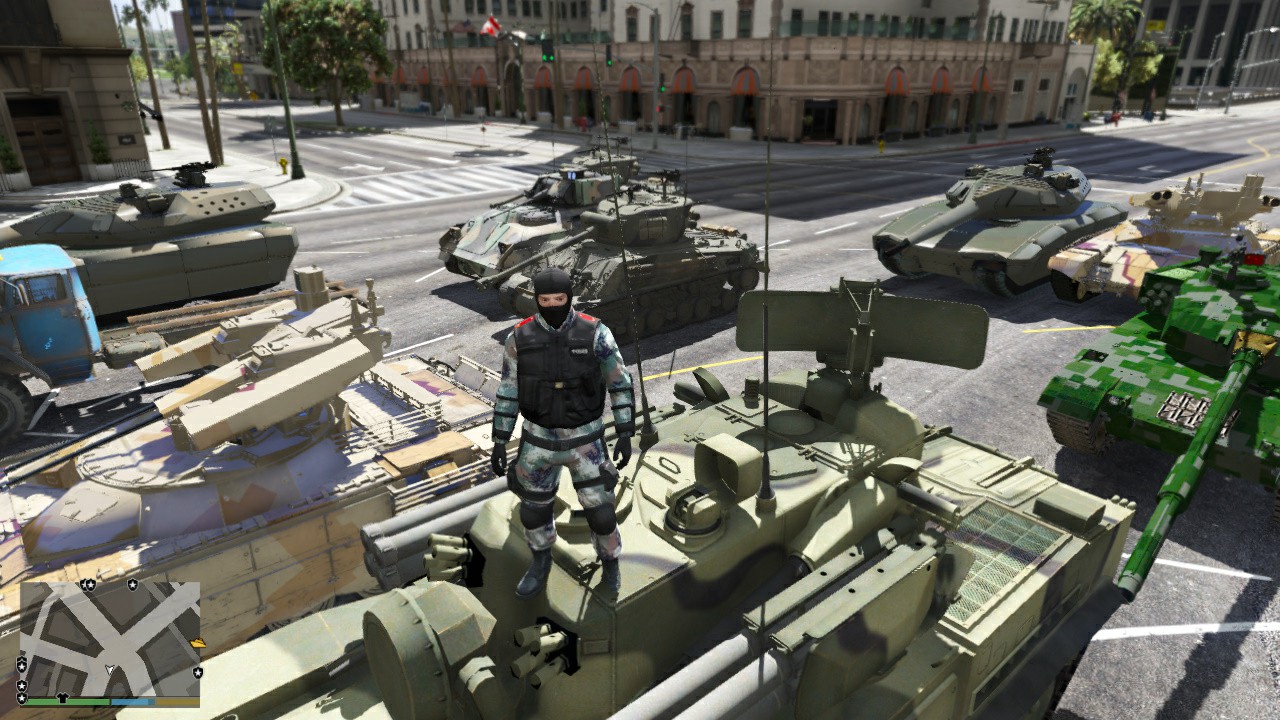Select the white player arrow on minimap
Screen dimensions: 1280x720
[x=110, y=668]
